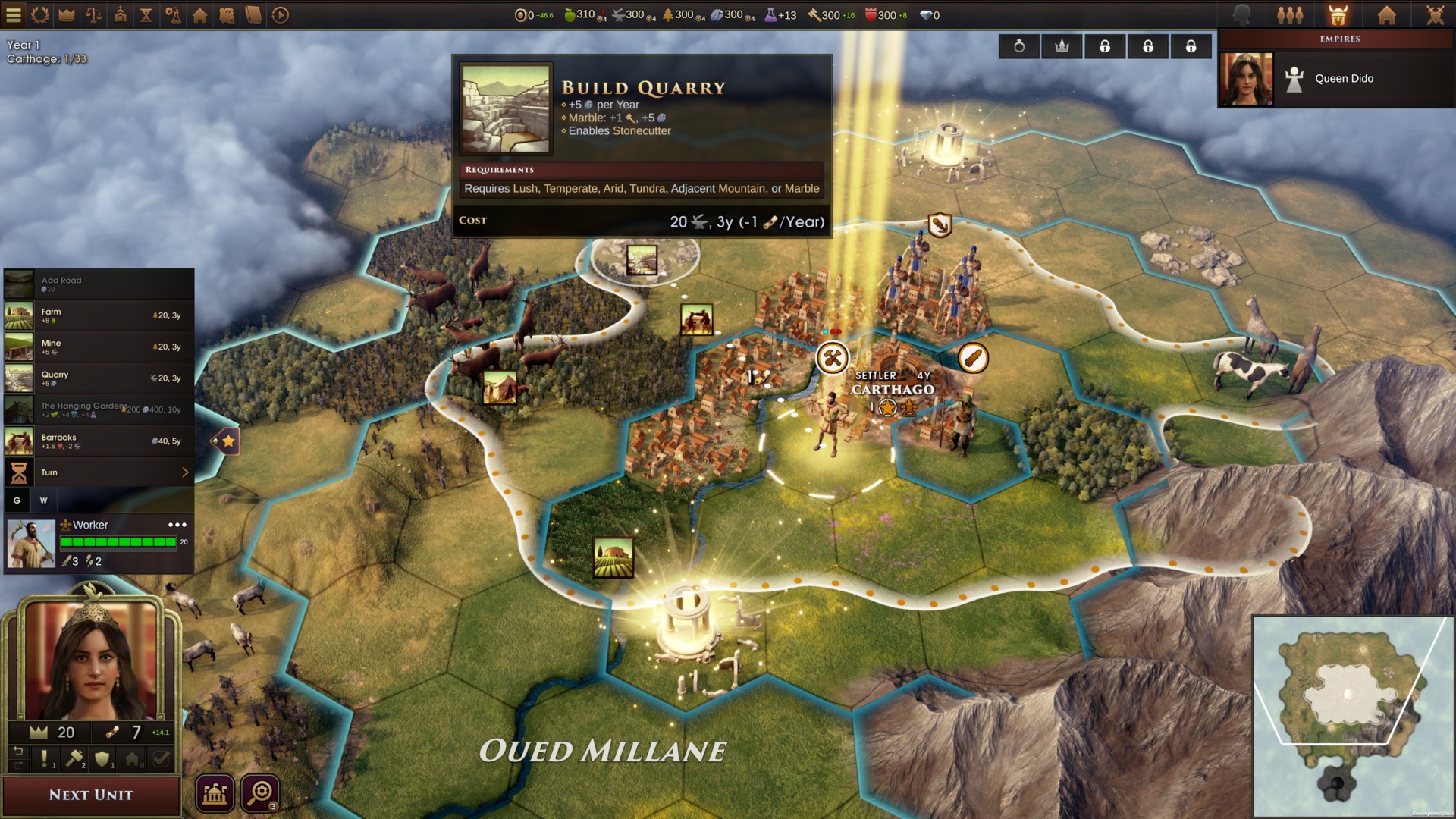Open the Research panel via the flask icon
Viewport: 1456px width, 819px height.
[174, 13]
